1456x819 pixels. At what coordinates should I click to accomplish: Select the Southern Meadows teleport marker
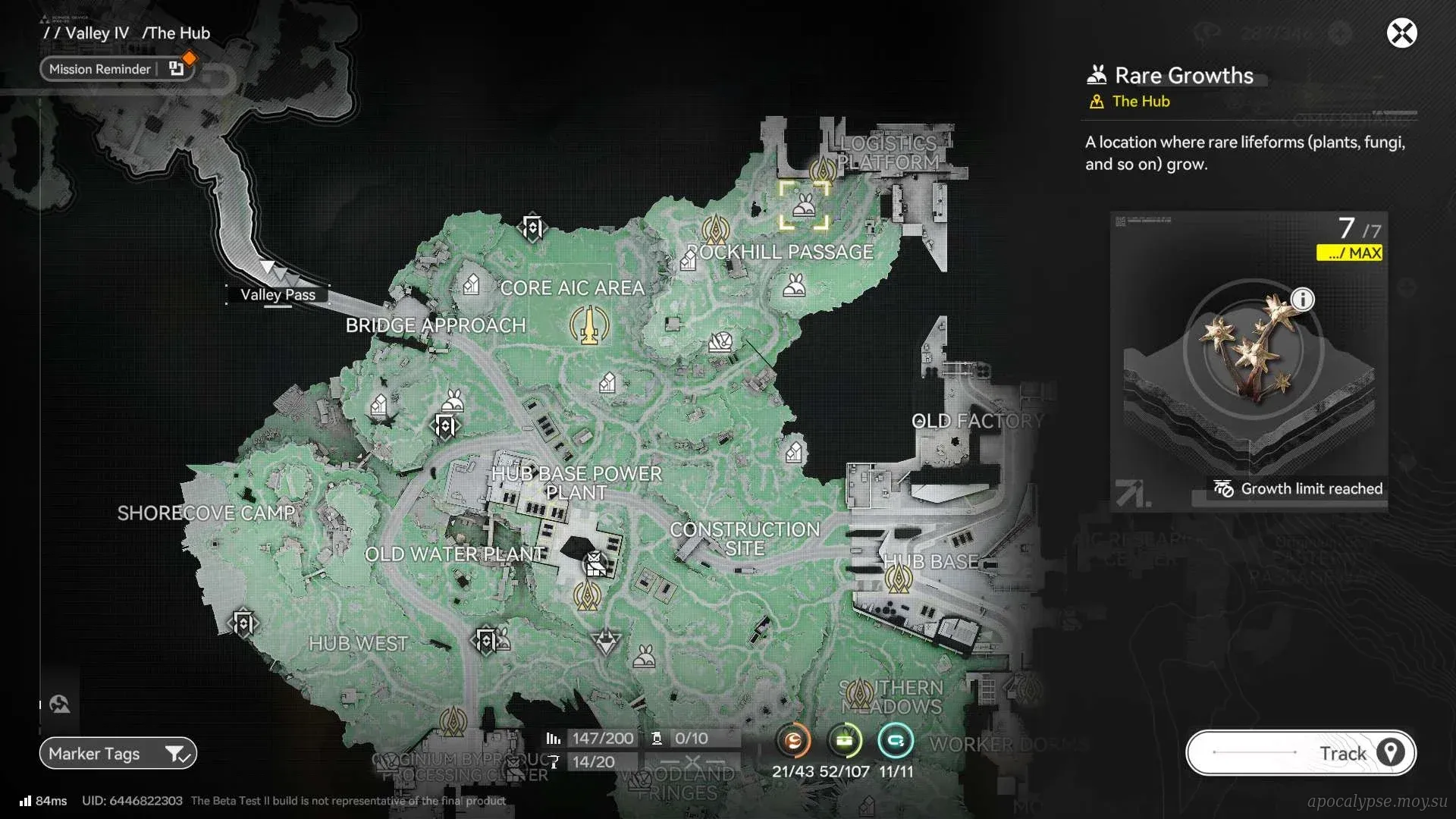858,693
